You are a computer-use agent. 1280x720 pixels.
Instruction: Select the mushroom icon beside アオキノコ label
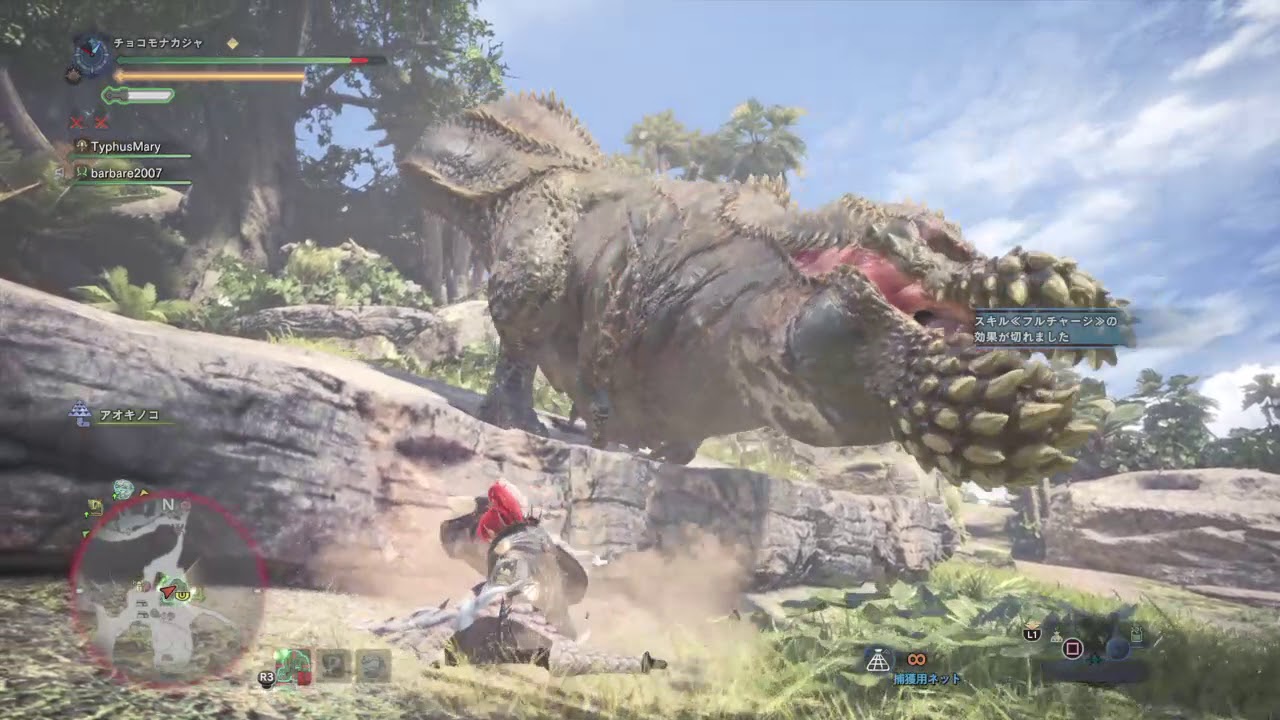tap(78, 413)
